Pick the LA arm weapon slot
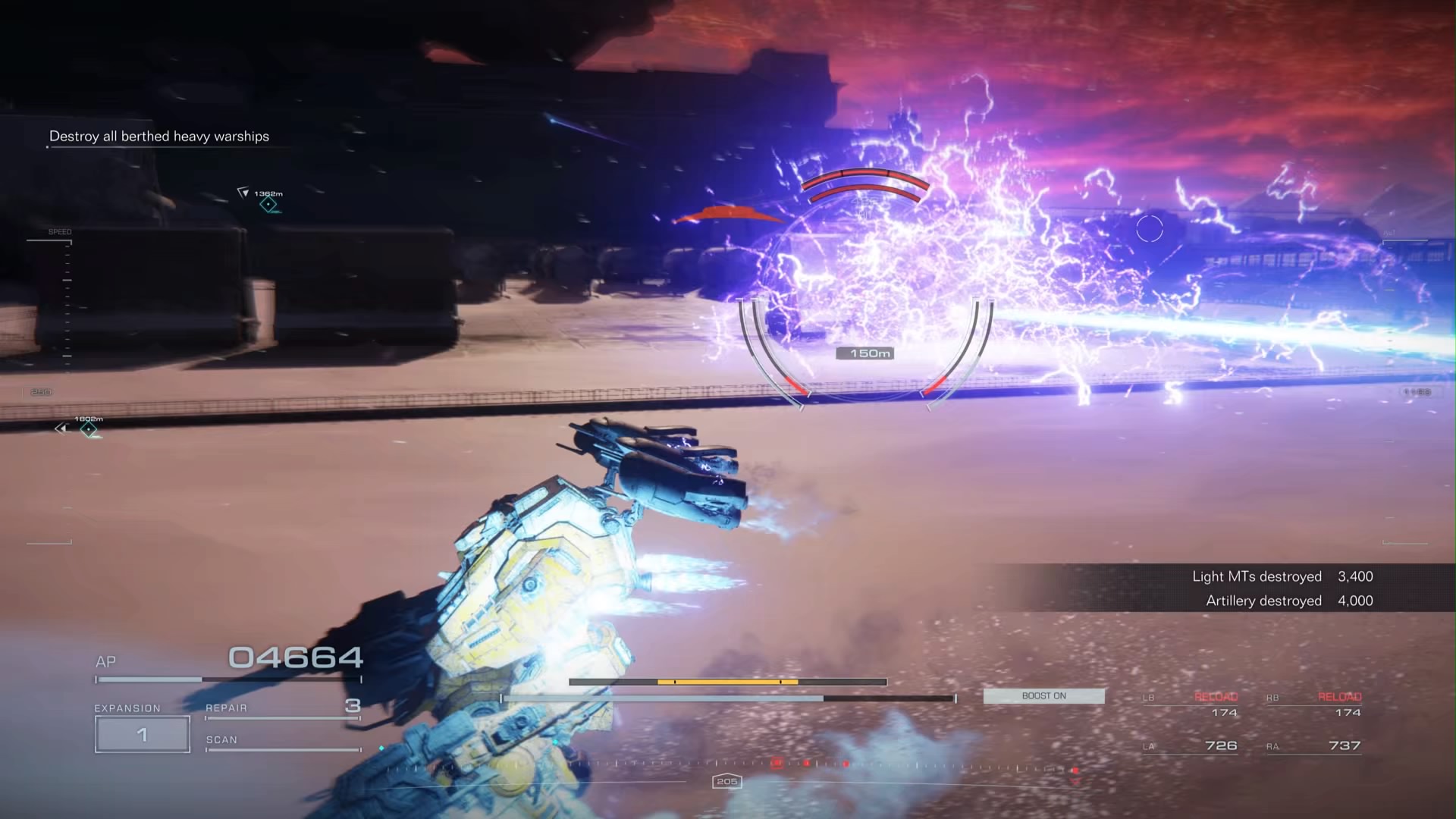Viewport: 1456px width, 819px height. (x=1191, y=746)
